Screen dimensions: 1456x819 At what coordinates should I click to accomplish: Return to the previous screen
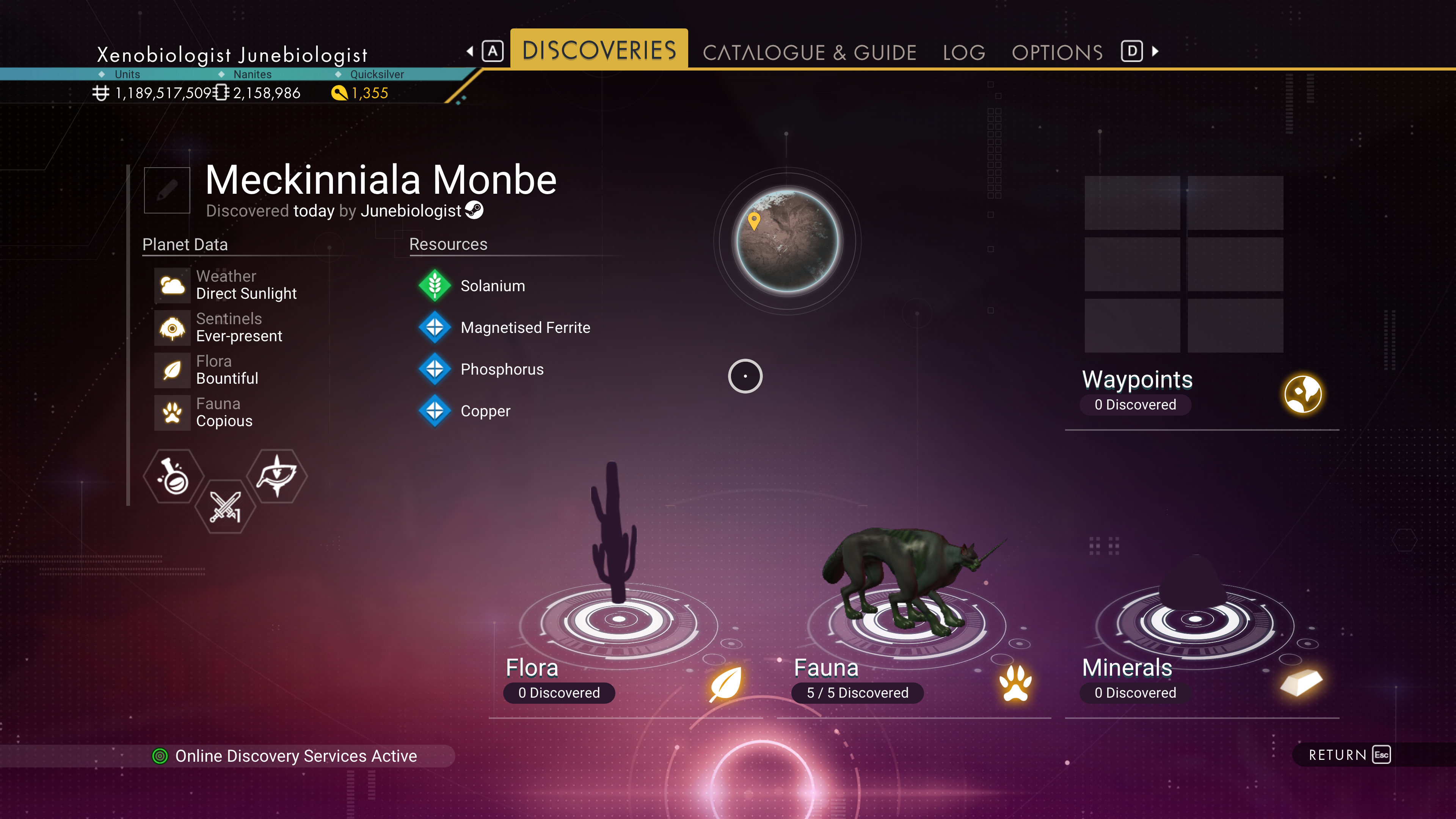(1348, 755)
